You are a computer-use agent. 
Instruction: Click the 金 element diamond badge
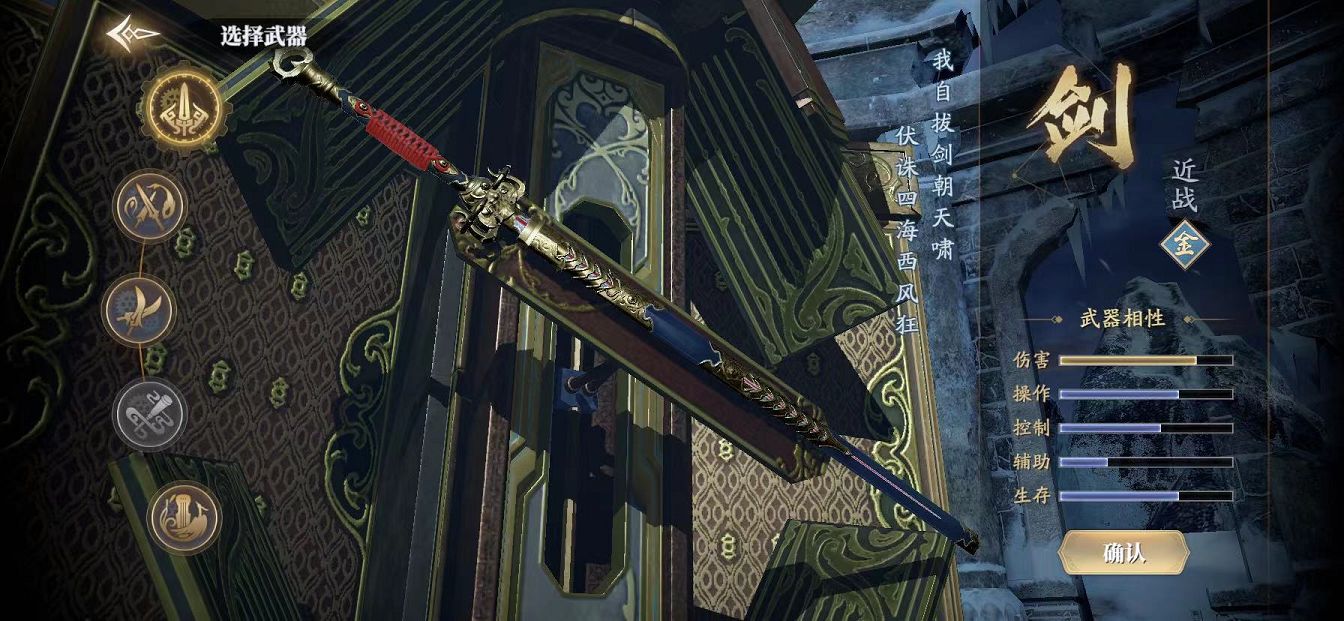[1185, 247]
